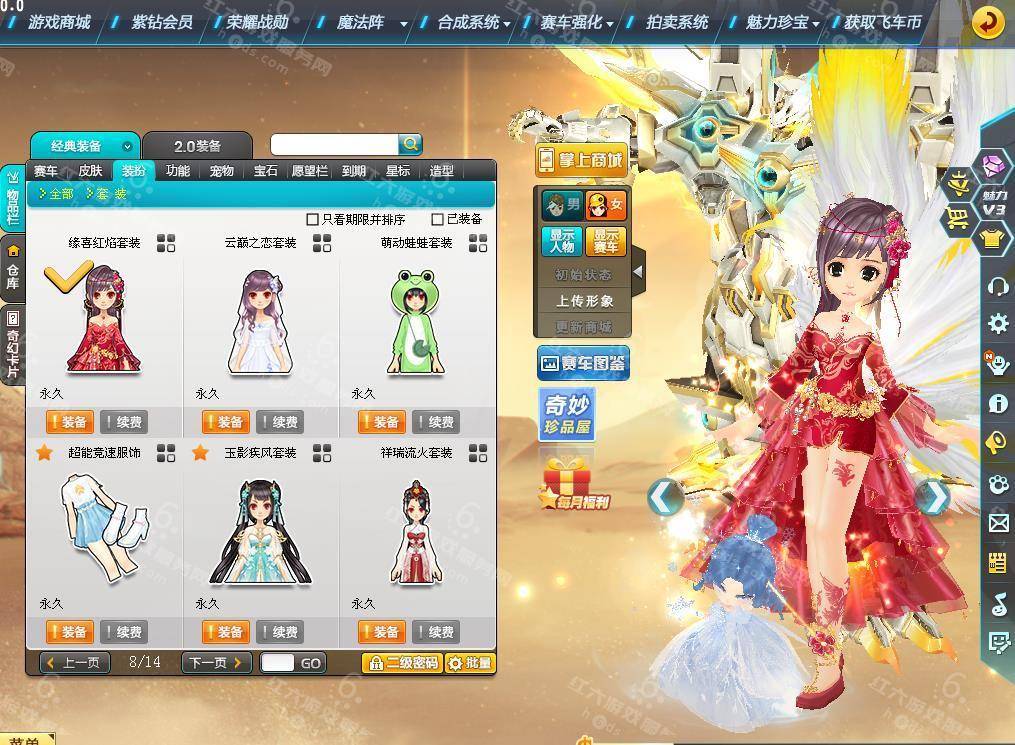The width and height of the screenshot is (1015, 745).
Task: Tick the 已装备 filter checkbox
Action: tap(438, 219)
